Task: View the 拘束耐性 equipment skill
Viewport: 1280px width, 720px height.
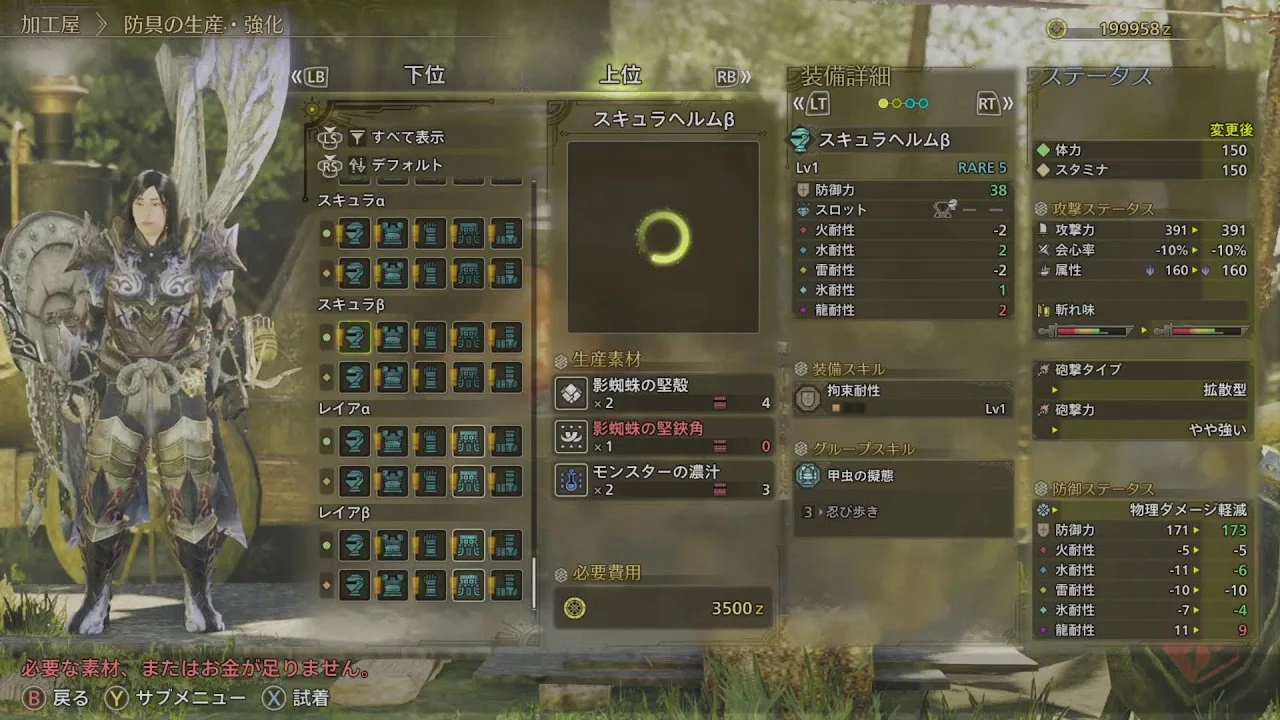Action: pyautogui.click(x=904, y=399)
